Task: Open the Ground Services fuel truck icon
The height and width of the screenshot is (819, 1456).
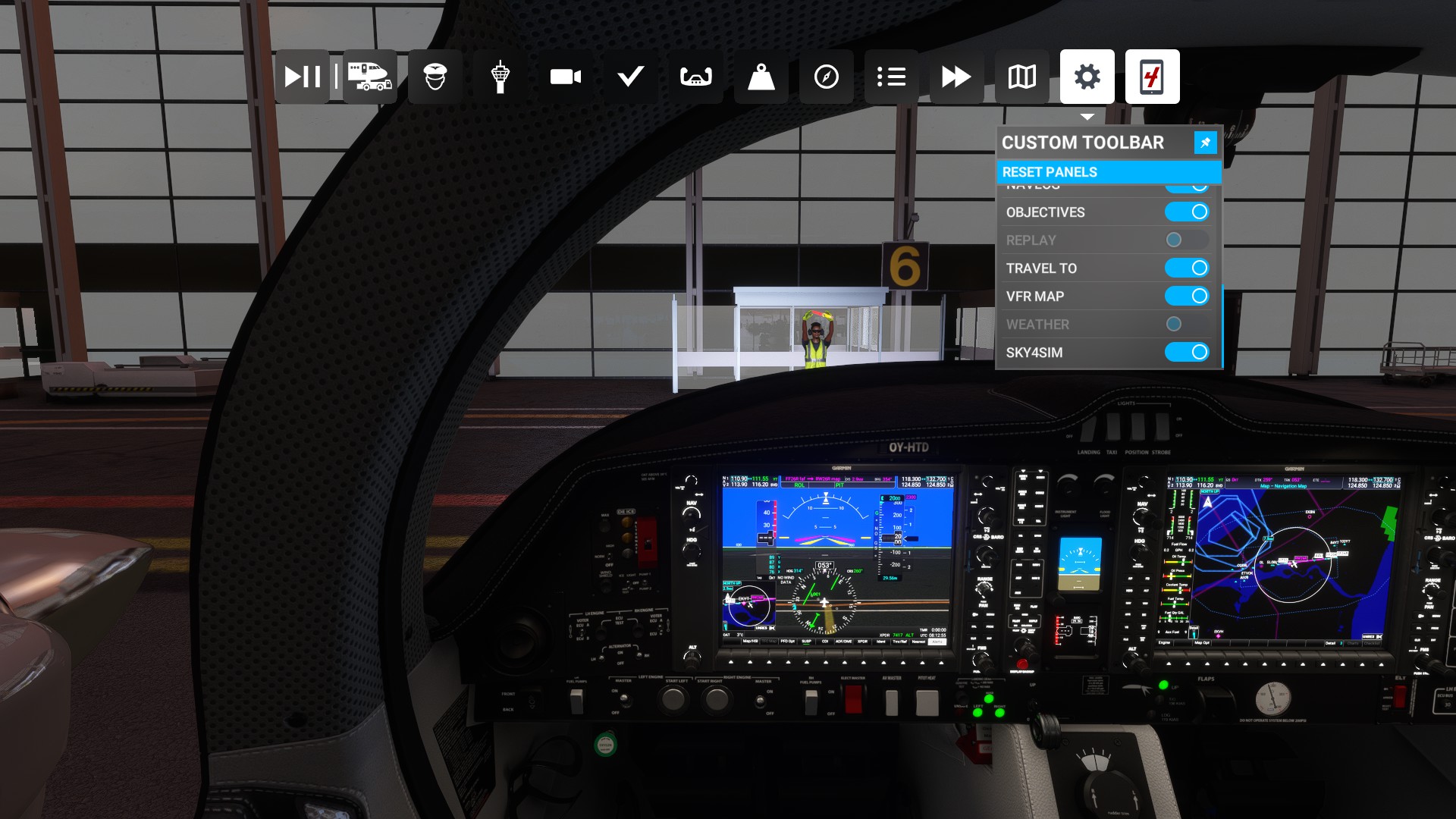Action: pyautogui.click(x=369, y=76)
